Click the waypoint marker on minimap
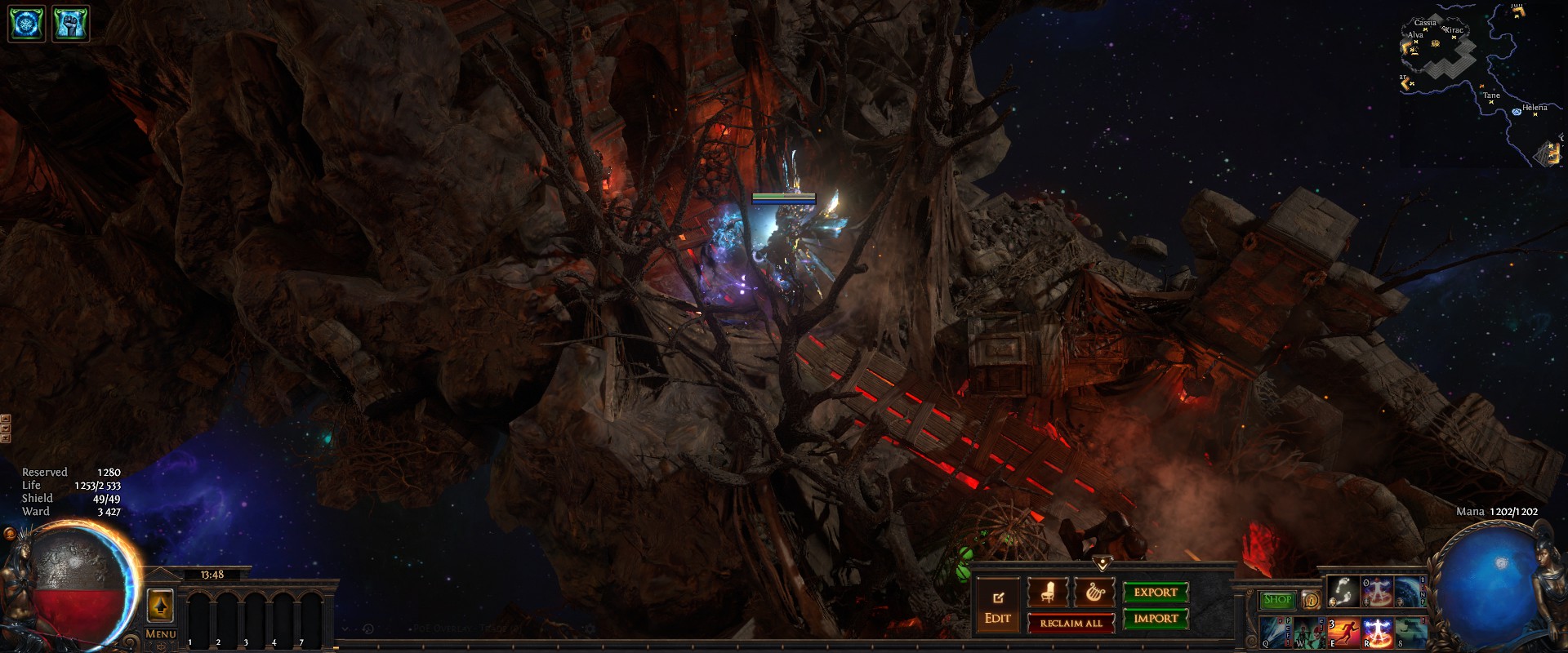1568x653 pixels. [1517, 111]
